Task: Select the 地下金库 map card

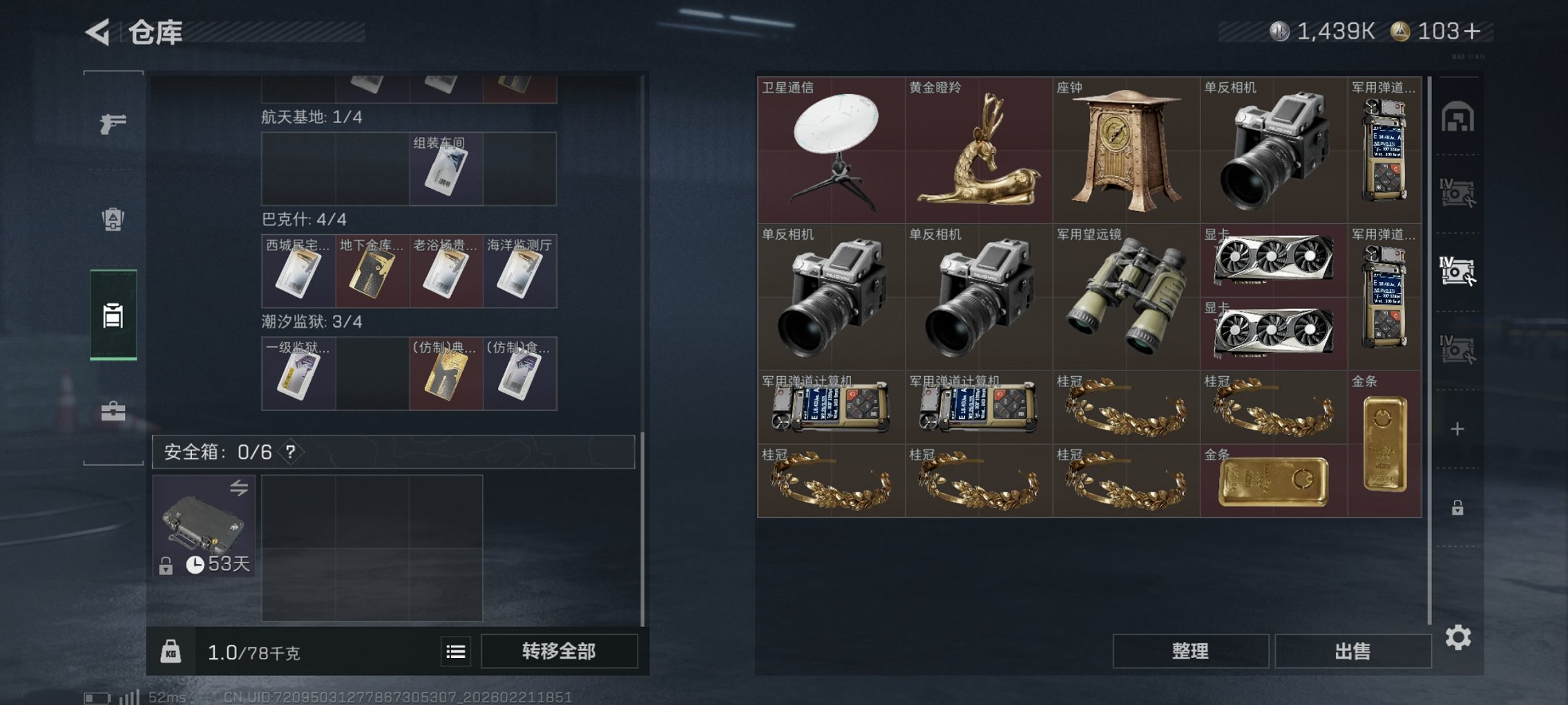Action: (371, 272)
